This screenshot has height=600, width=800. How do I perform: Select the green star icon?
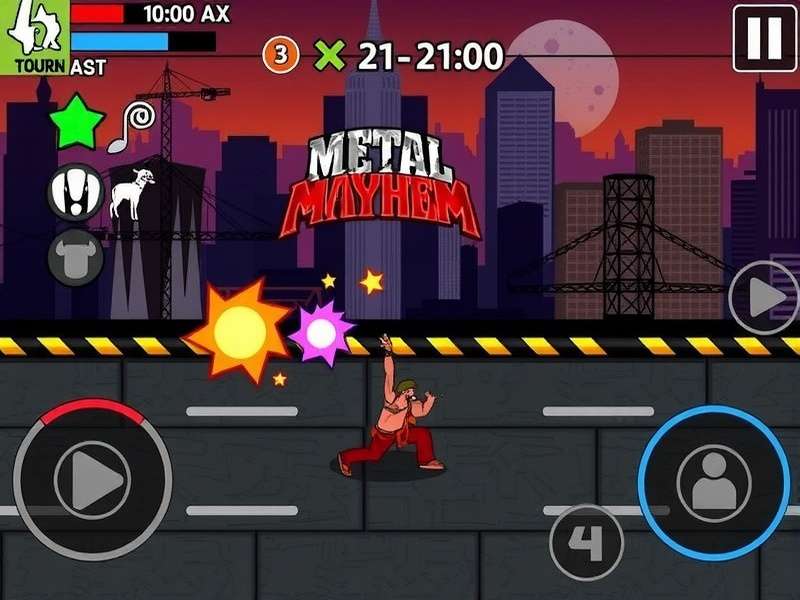point(78,124)
